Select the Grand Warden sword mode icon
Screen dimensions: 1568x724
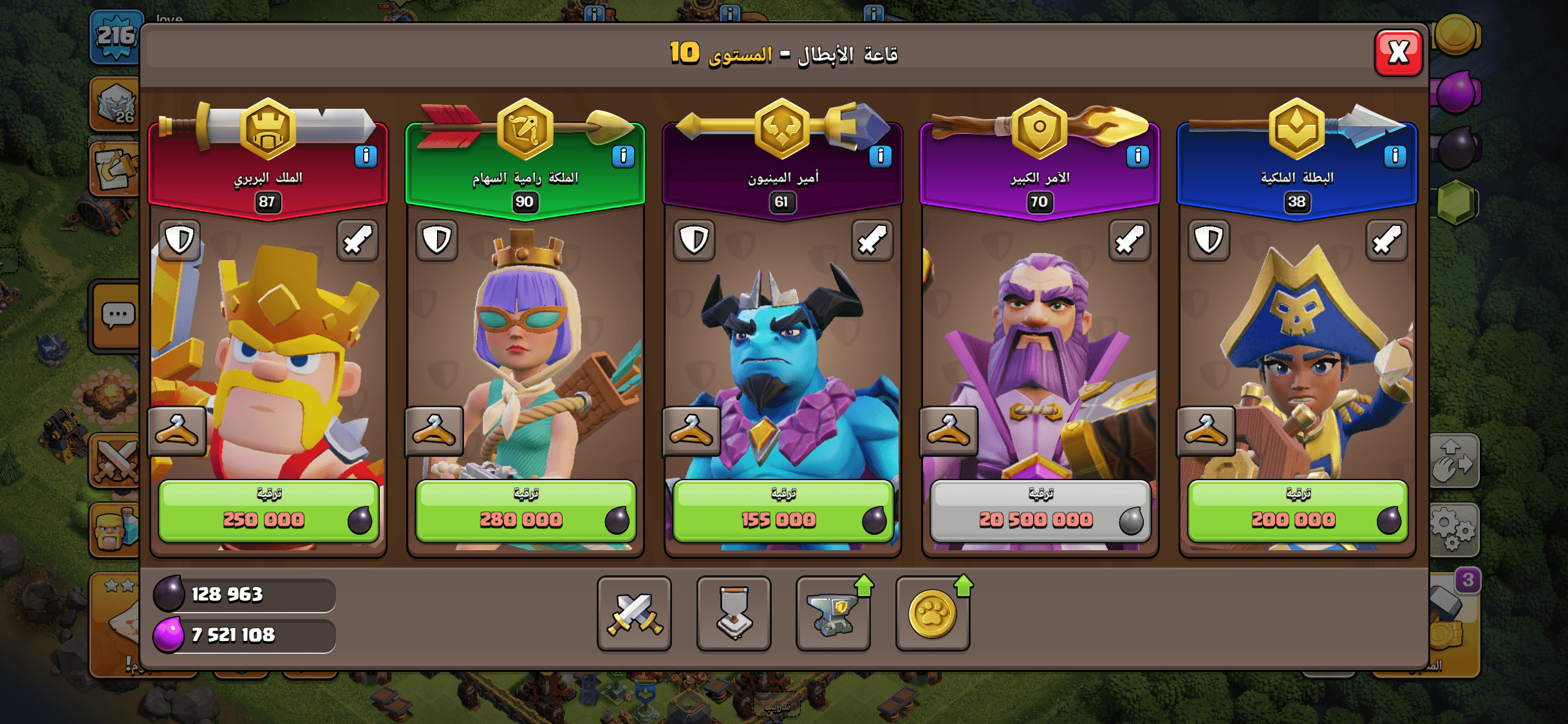pyautogui.click(x=1130, y=241)
